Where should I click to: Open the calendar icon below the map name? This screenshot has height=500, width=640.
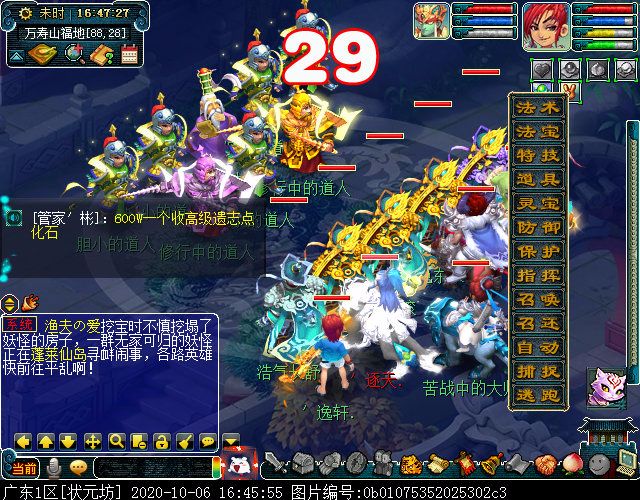[x=128, y=54]
